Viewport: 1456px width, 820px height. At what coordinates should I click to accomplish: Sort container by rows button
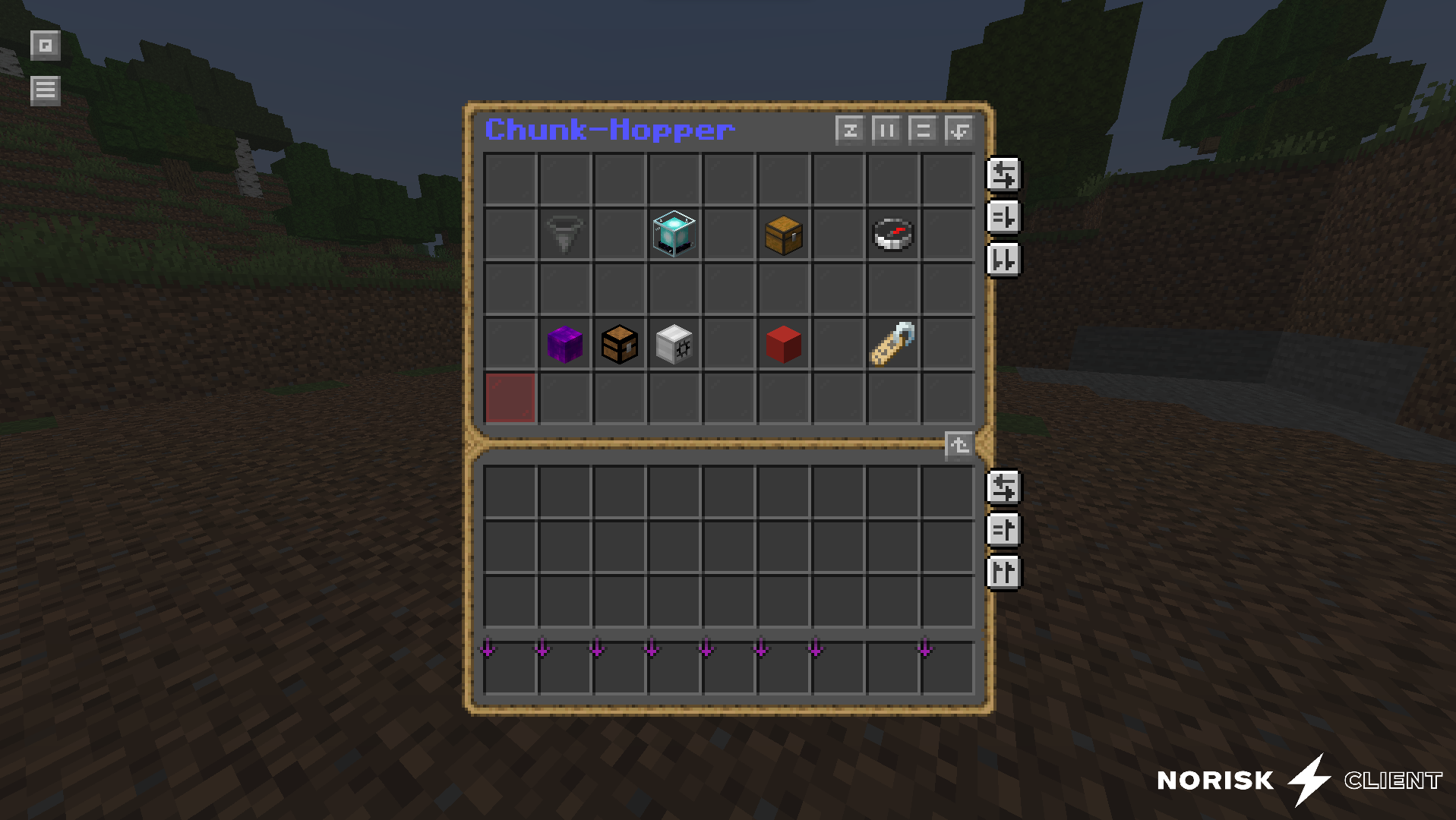pos(922,130)
